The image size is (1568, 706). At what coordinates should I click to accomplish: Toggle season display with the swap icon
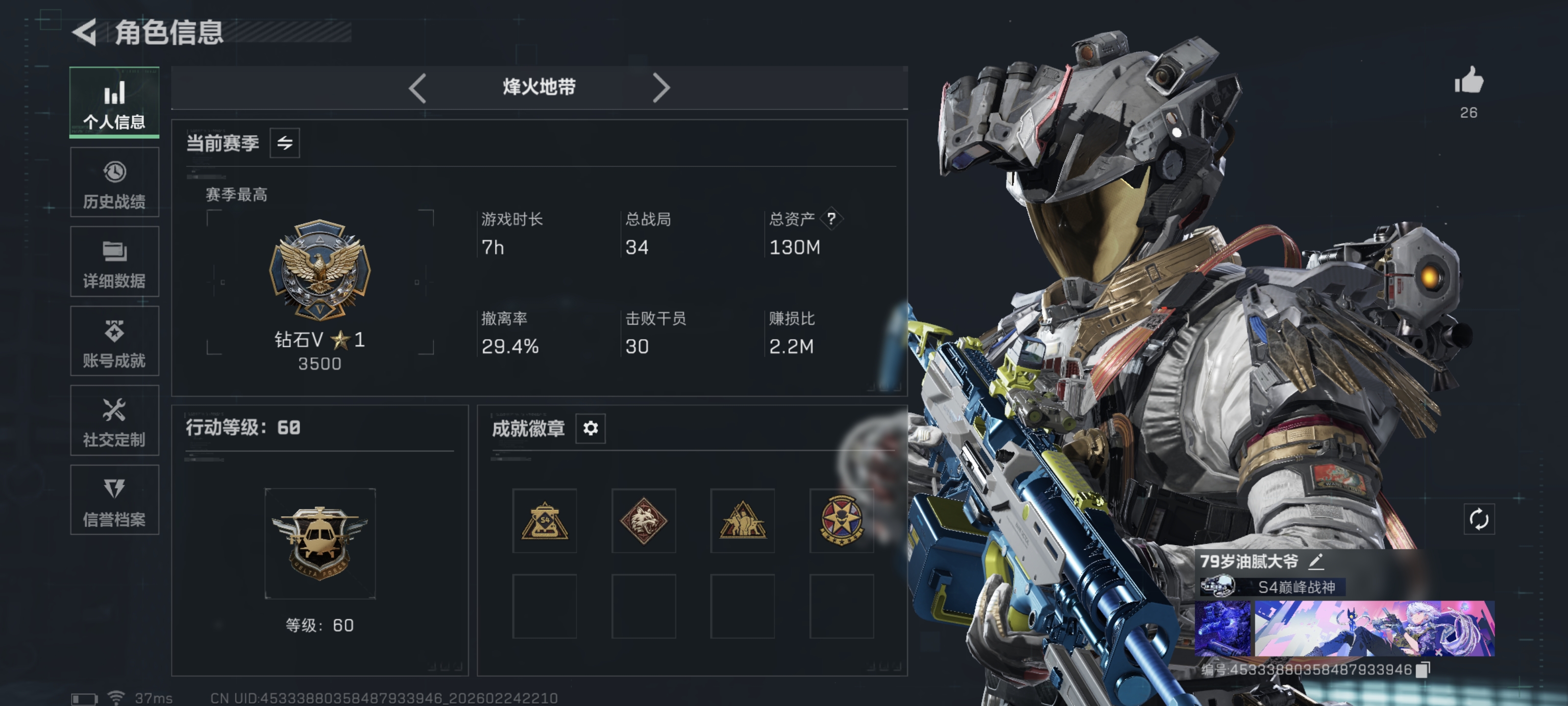(x=284, y=143)
